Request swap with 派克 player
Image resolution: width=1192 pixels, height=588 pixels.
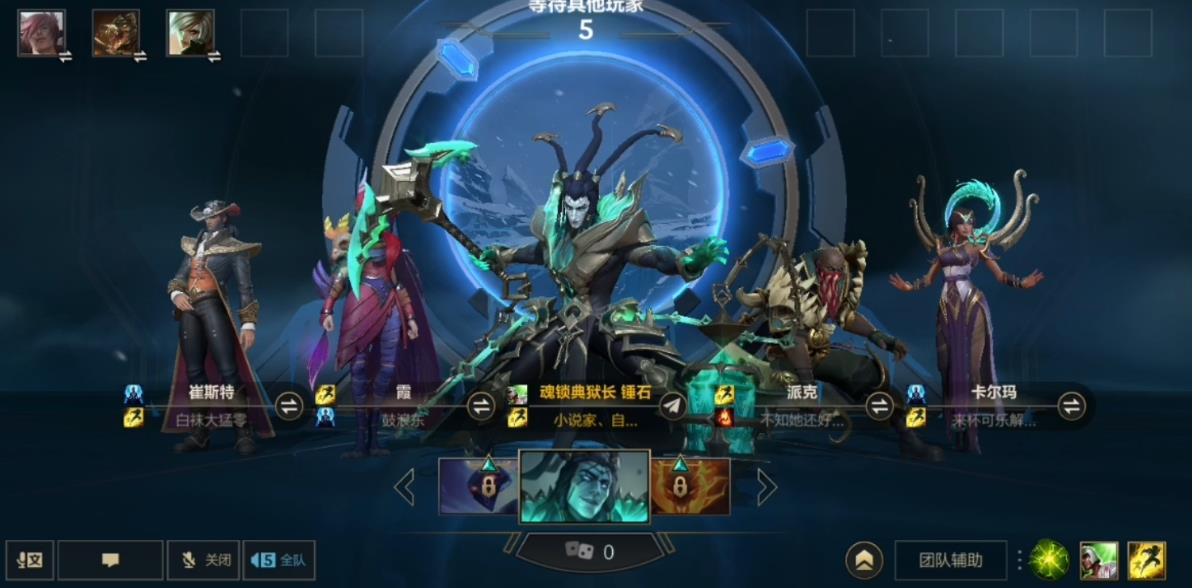[x=879, y=406]
